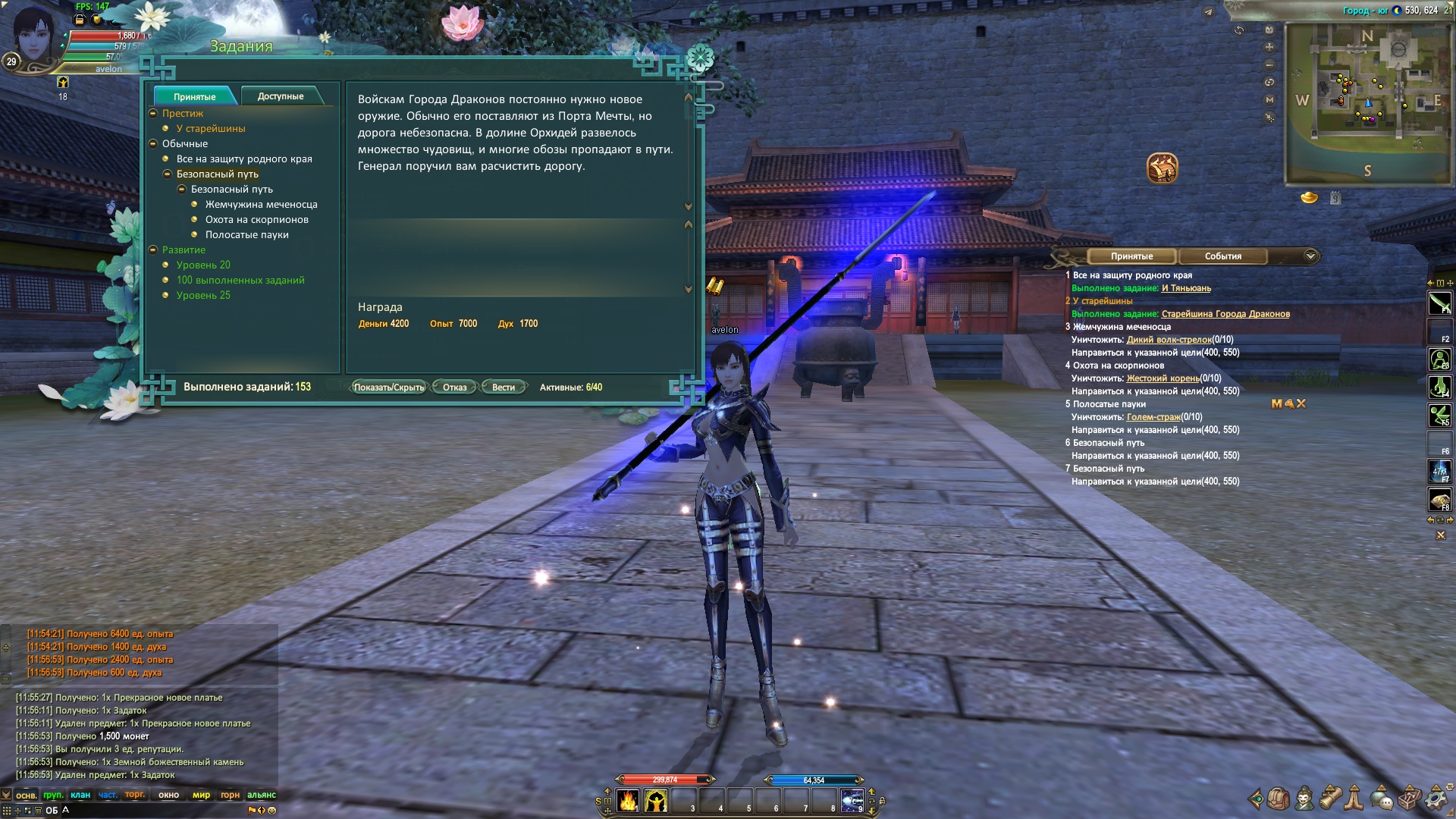Click the Старейшина Города Драконов link
Screen dimensions: 1456x819
(x=1225, y=314)
